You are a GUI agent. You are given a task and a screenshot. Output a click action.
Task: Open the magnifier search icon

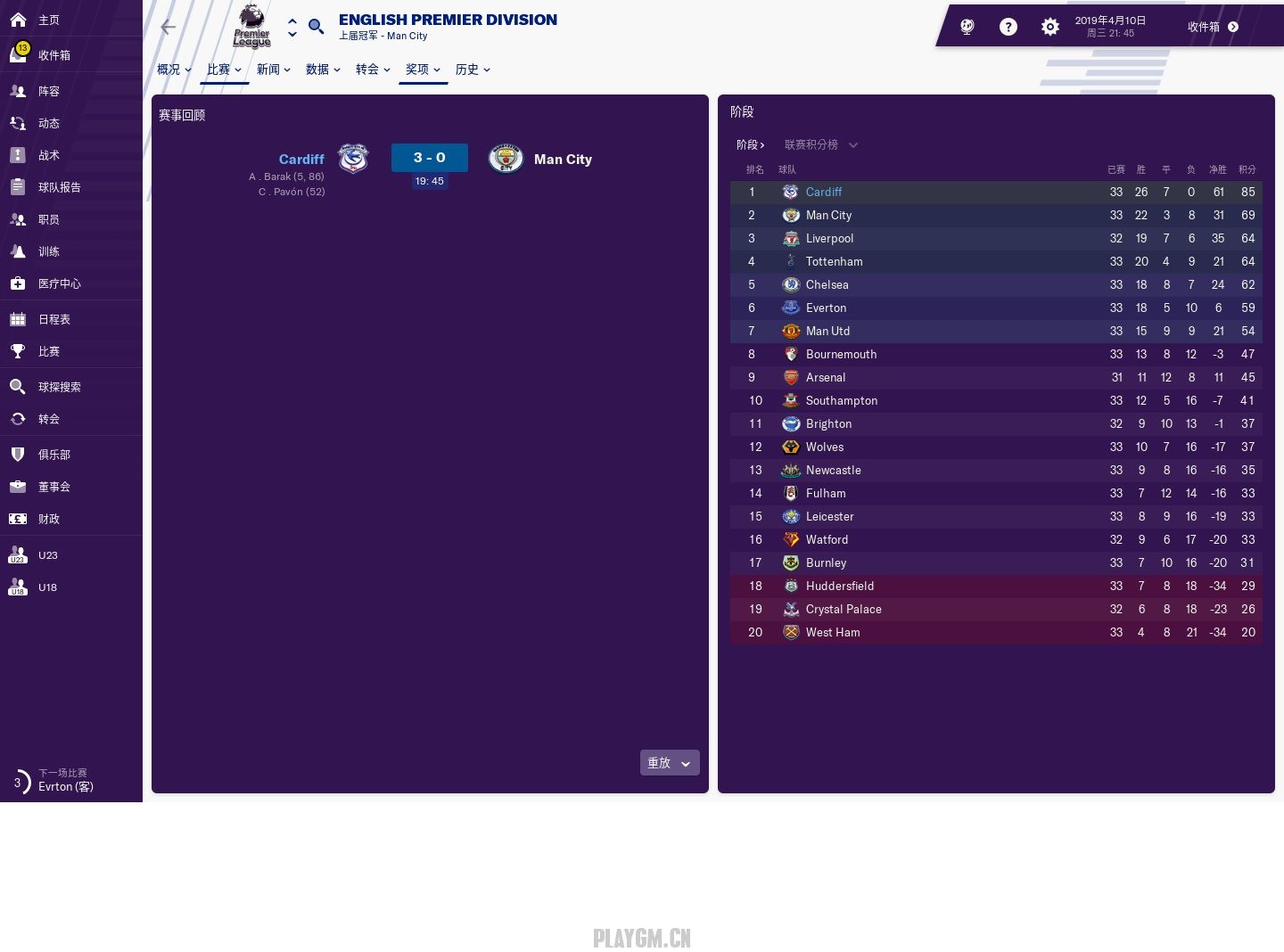(x=316, y=27)
